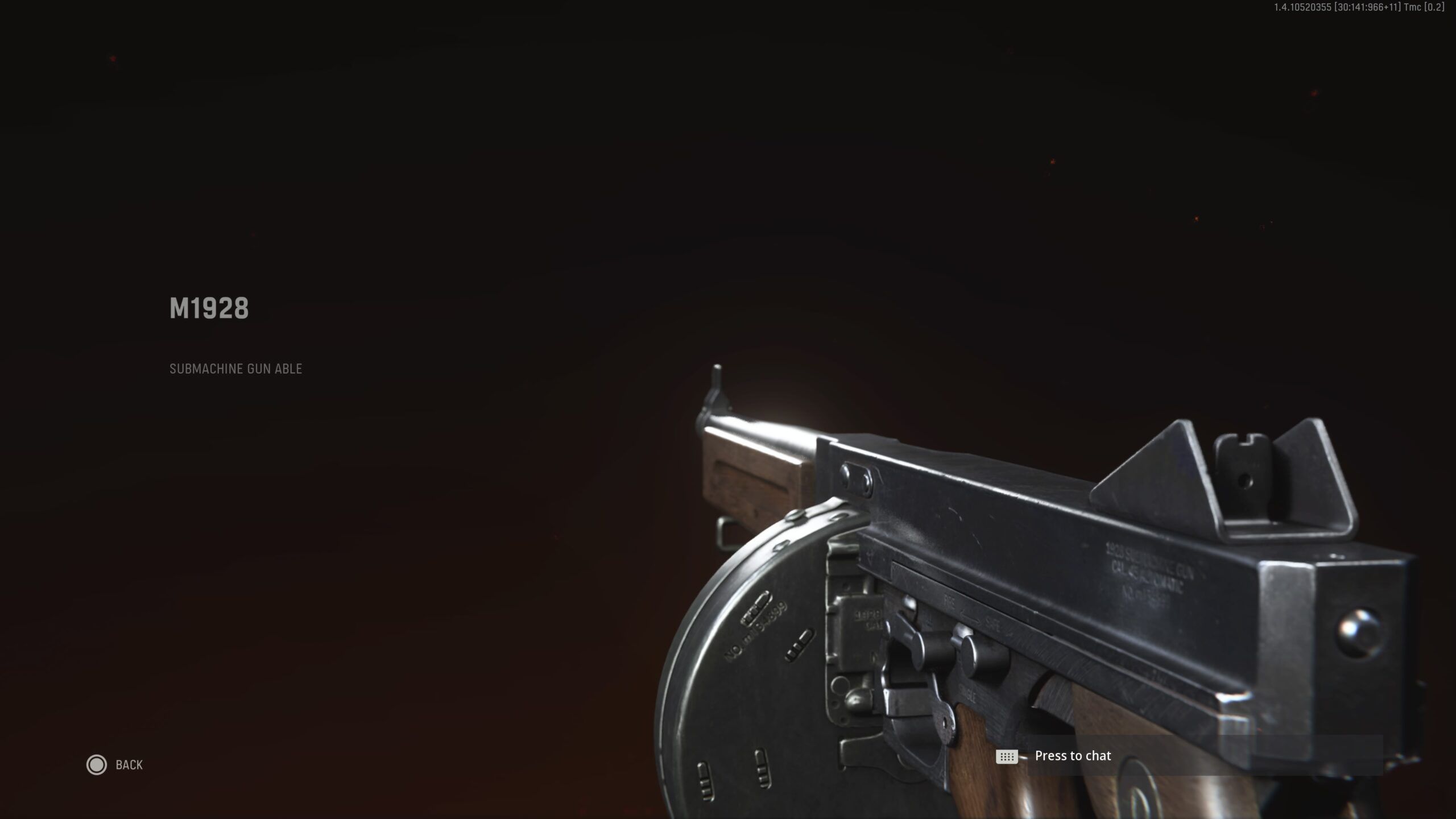The width and height of the screenshot is (1456, 819).
Task: Select the M1928 heading text
Action: point(209,308)
